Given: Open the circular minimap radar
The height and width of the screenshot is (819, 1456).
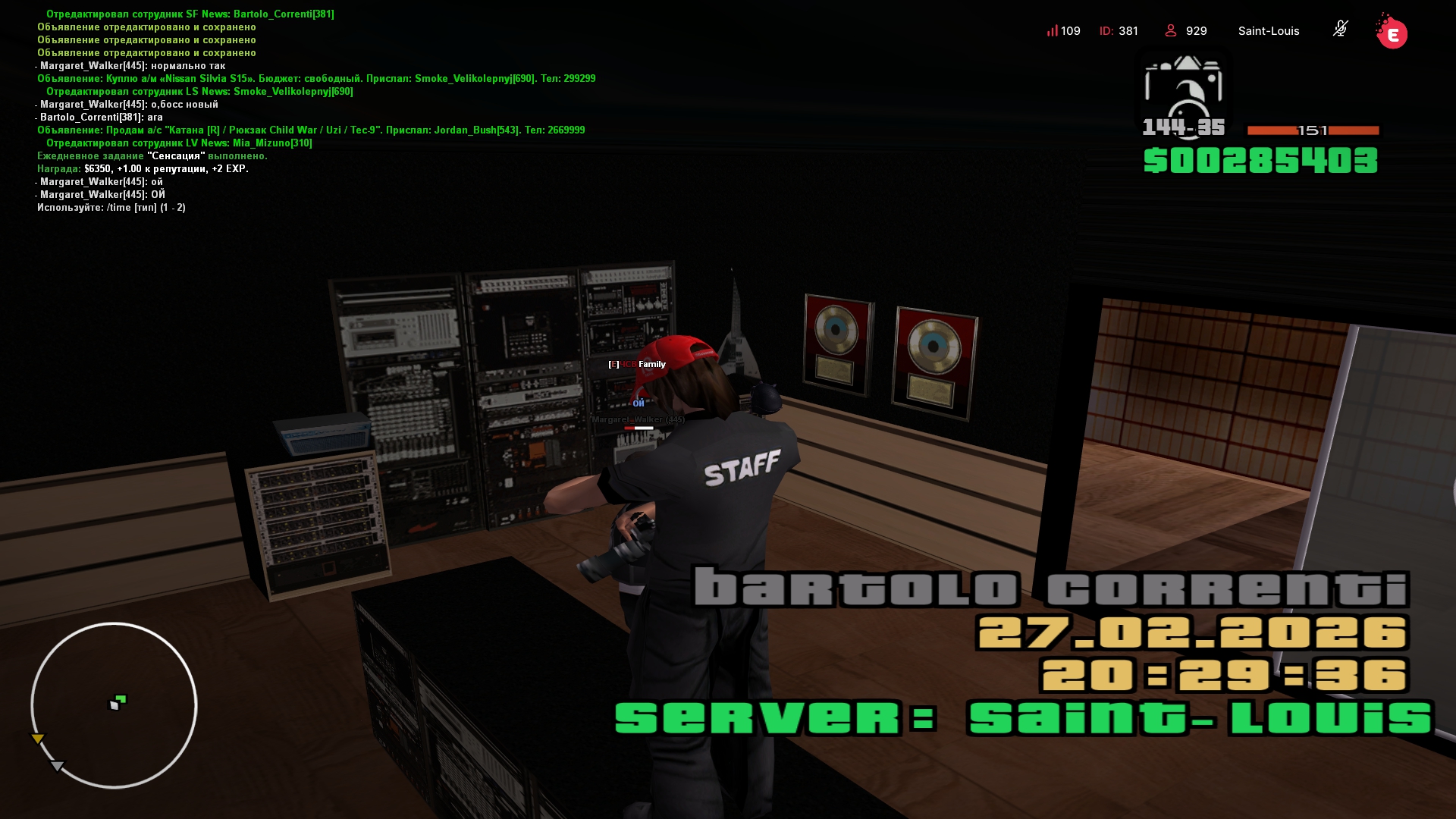Looking at the screenshot, I should pos(114,705).
